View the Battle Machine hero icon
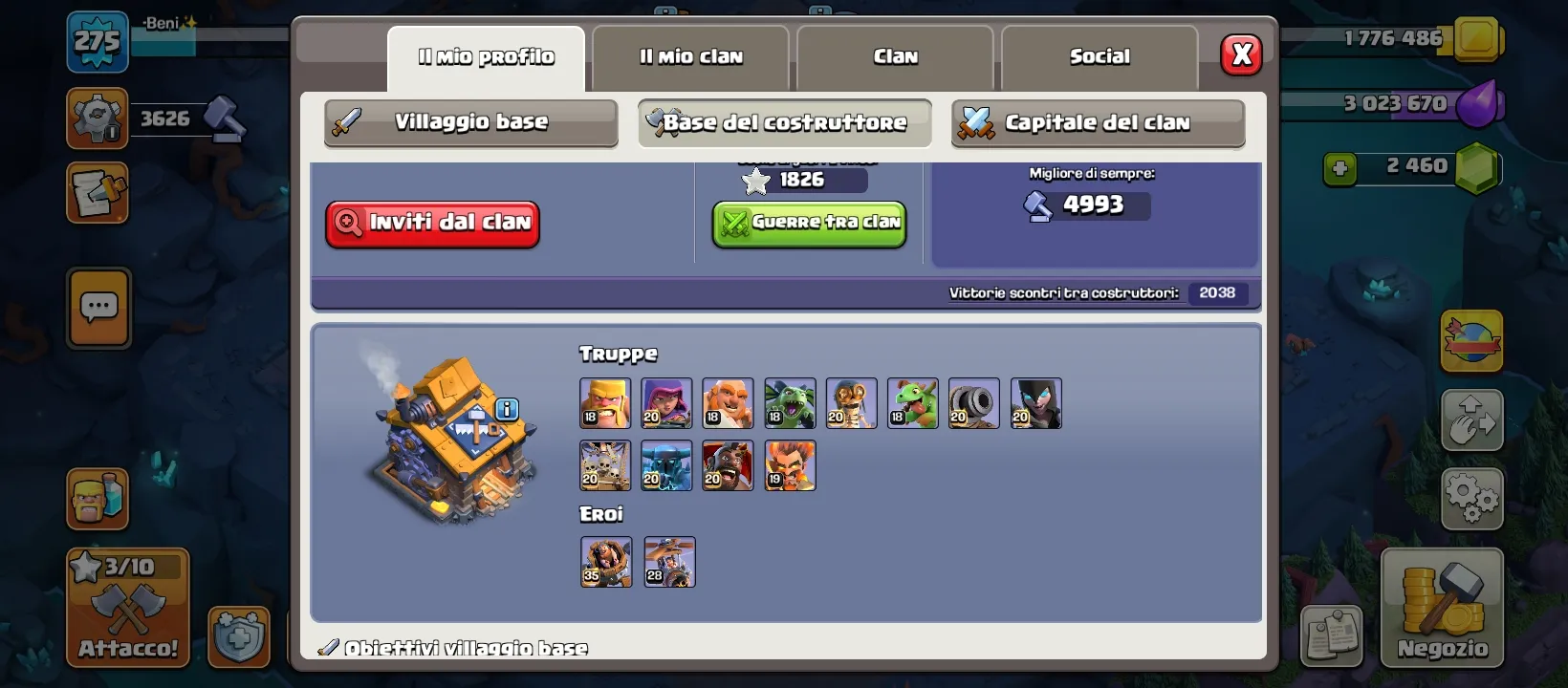1568x688 pixels. [x=605, y=563]
